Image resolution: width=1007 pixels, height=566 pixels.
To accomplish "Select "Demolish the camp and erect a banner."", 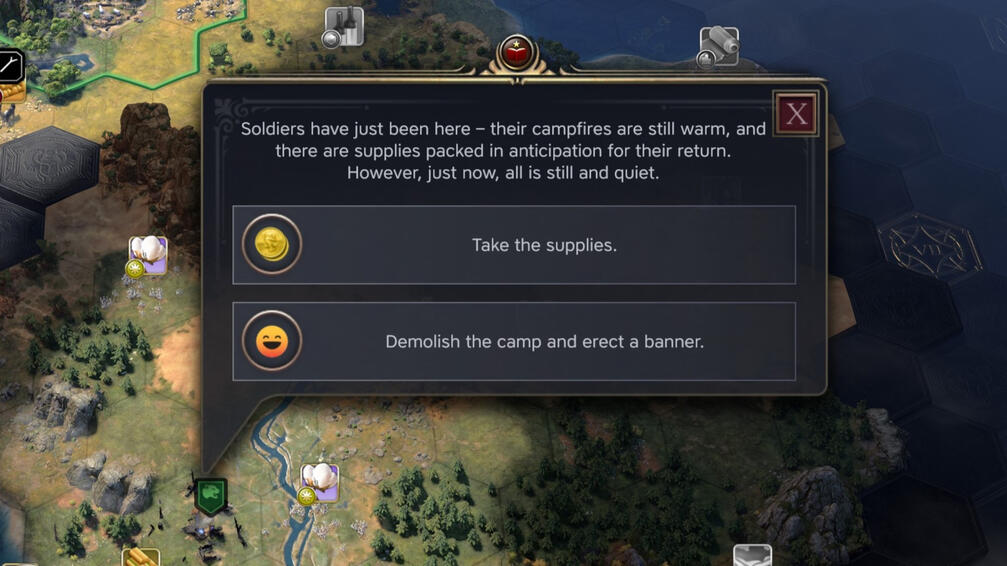I will [x=514, y=342].
